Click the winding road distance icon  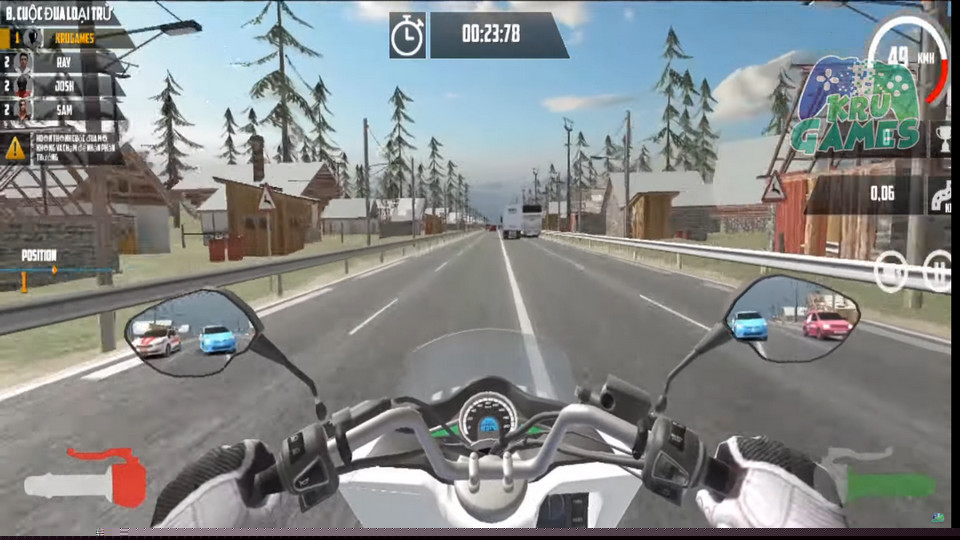[941, 195]
